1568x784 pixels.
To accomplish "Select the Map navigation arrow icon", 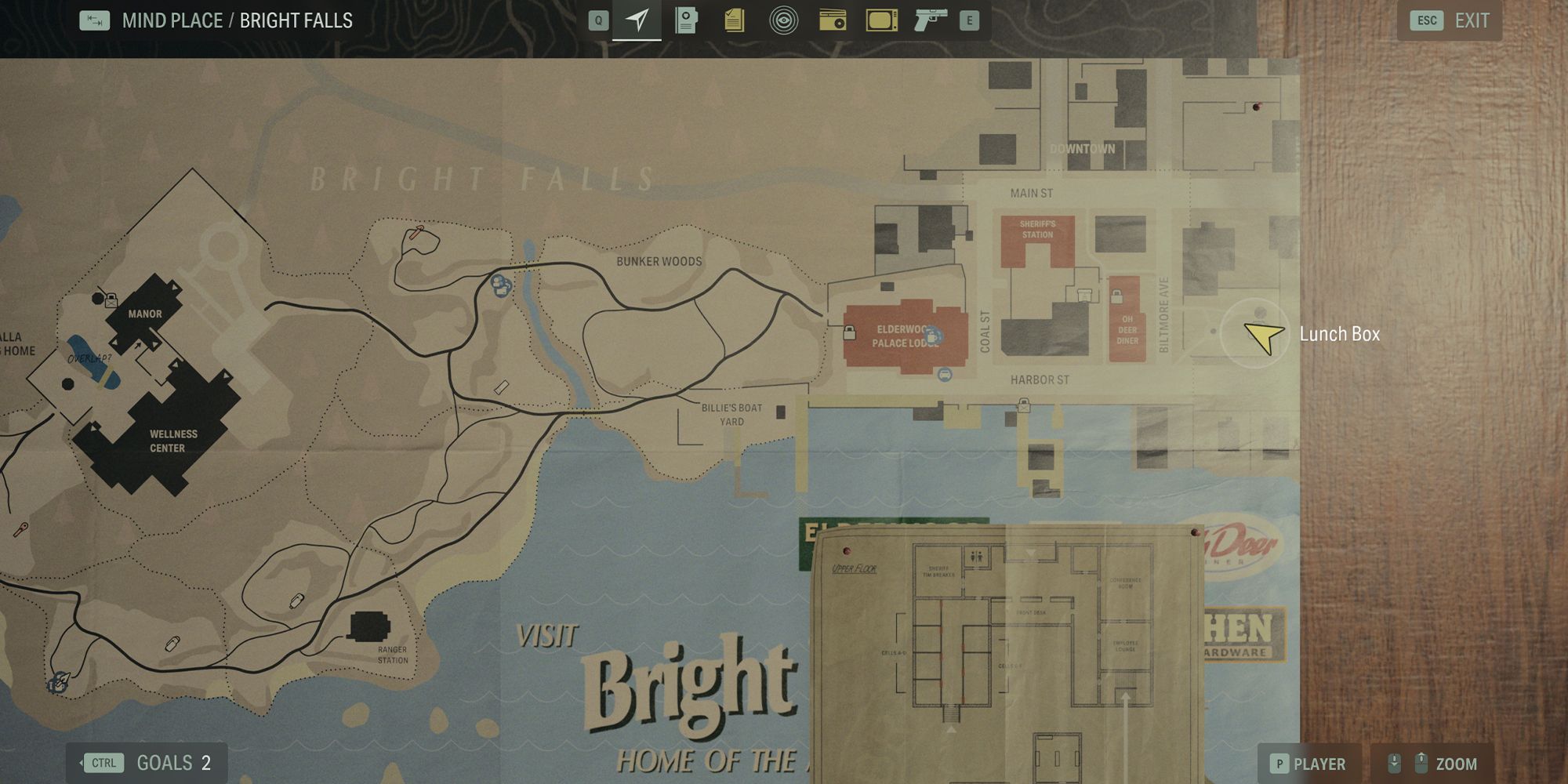I will [x=637, y=20].
